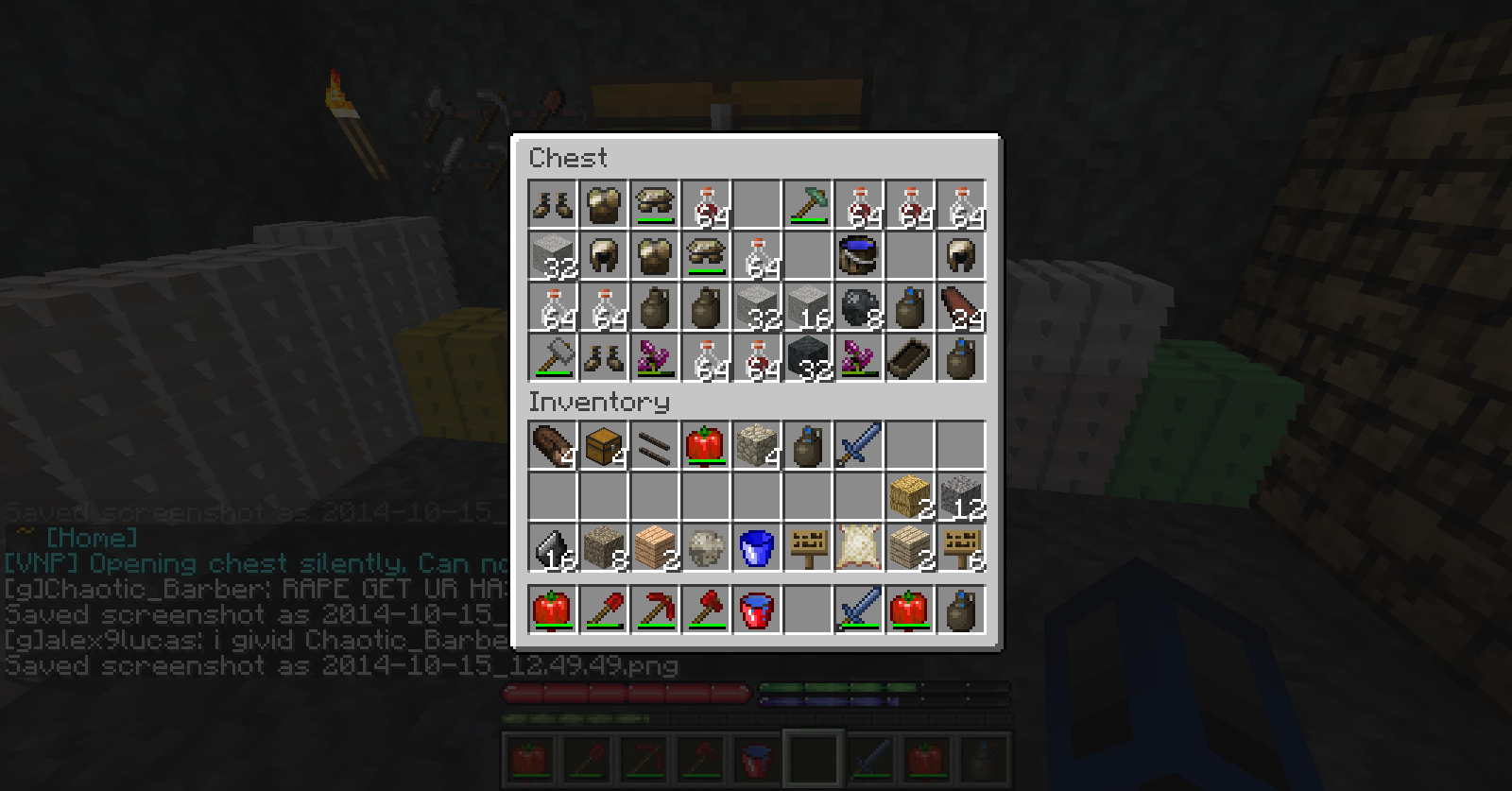Choose the red axe in the hotbar
This screenshot has width=1512, height=791.
point(706,610)
